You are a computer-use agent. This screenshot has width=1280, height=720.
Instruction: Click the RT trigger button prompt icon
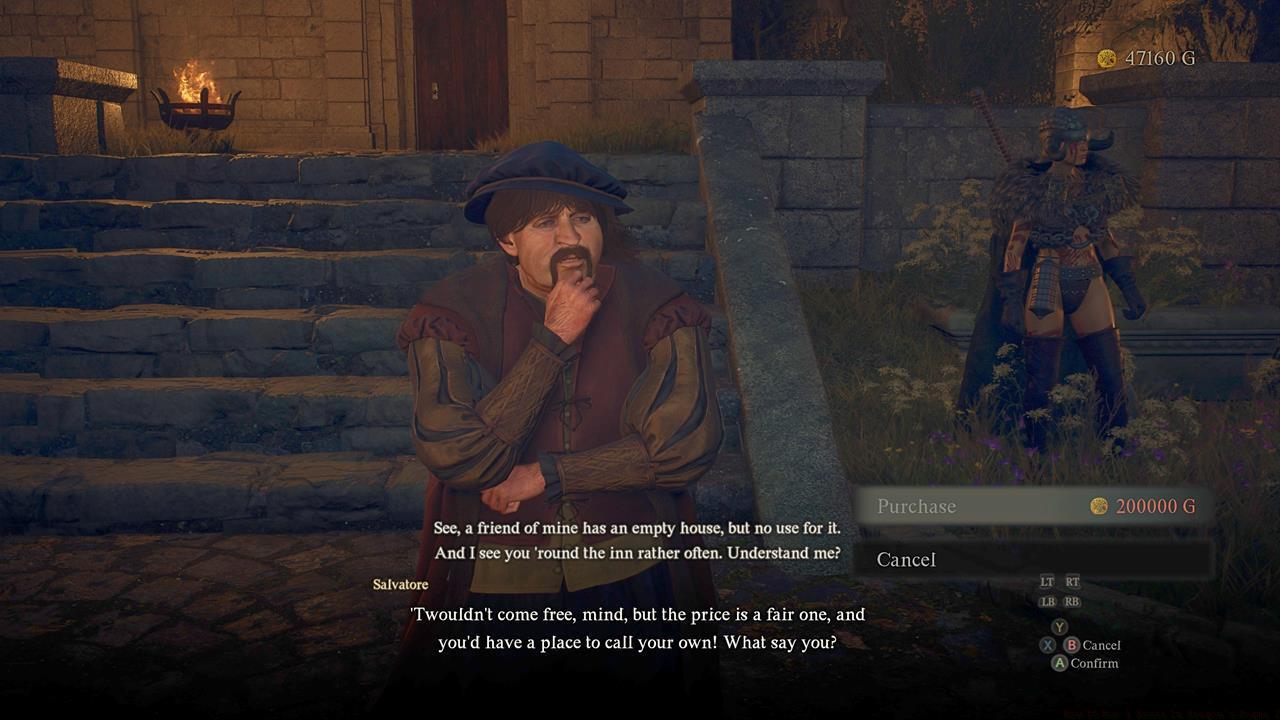1073,582
